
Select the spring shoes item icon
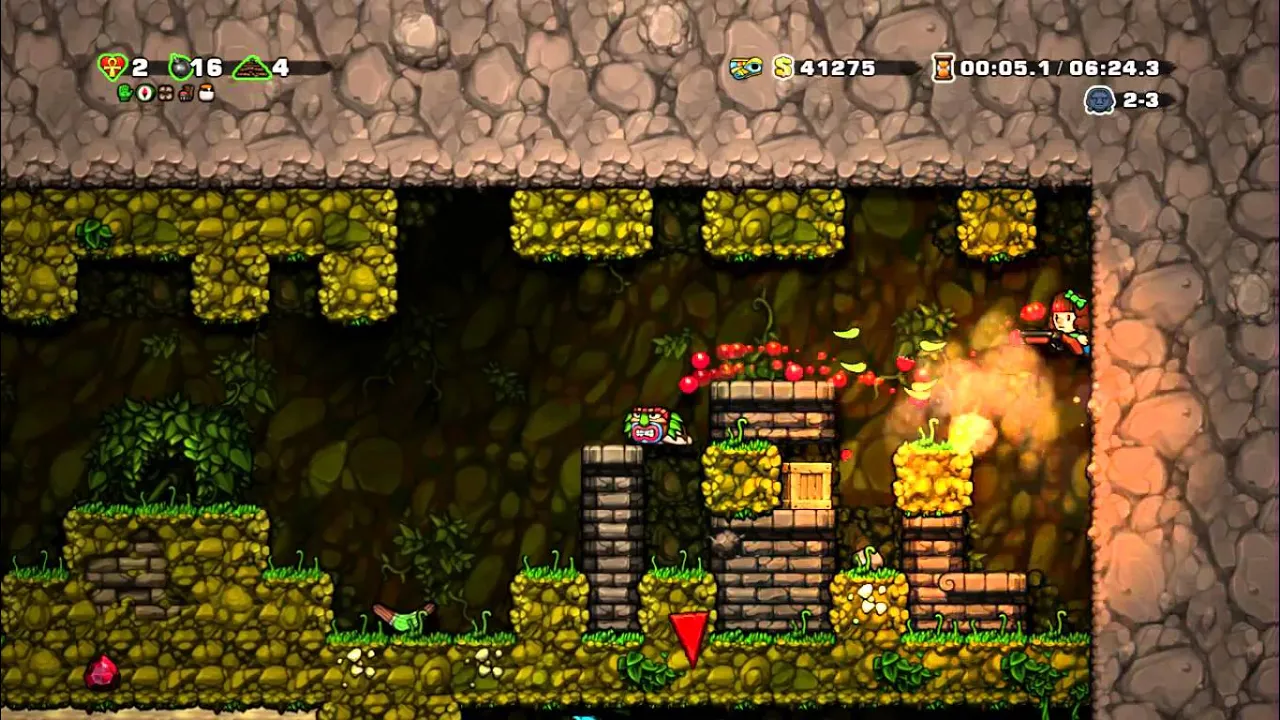tap(185, 93)
